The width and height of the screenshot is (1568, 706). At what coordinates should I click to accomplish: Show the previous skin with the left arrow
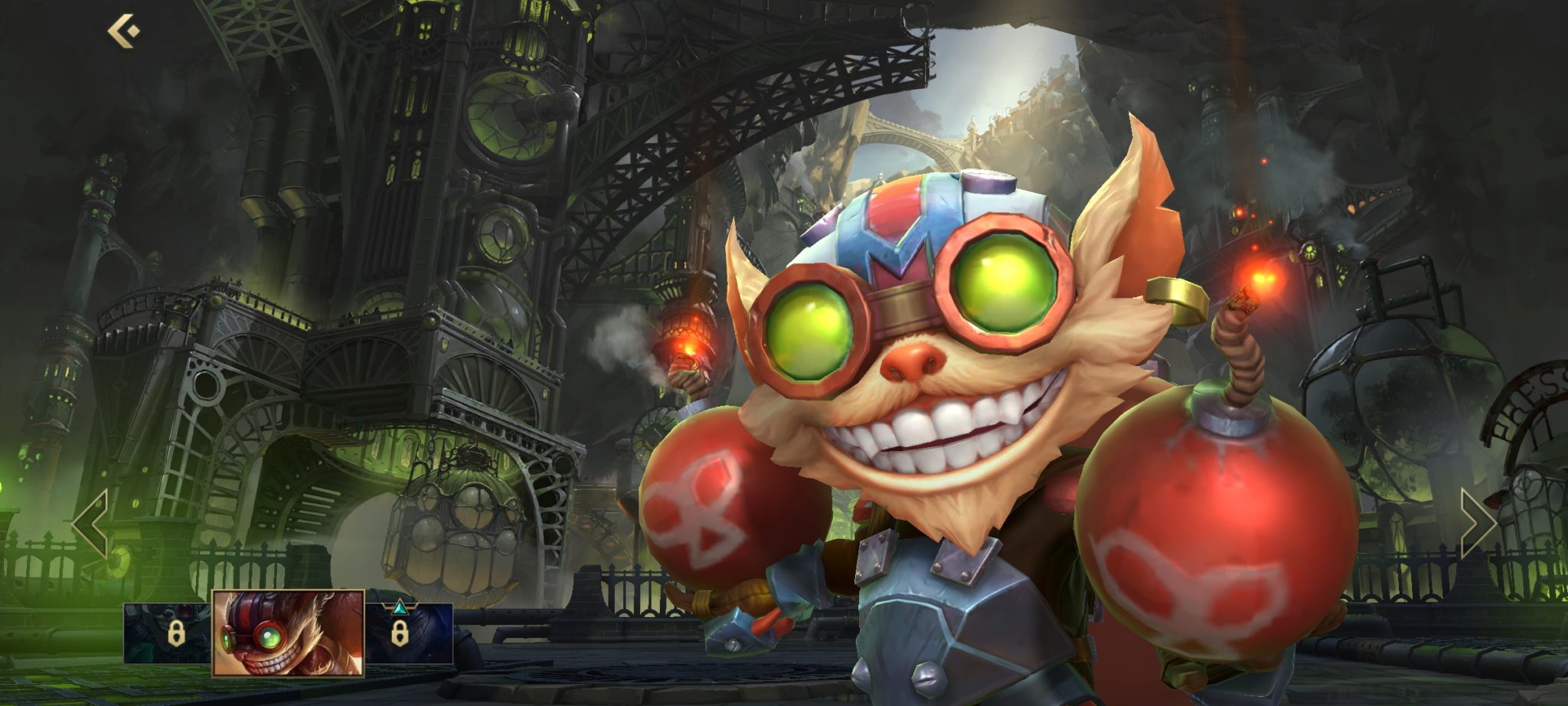click(x=91, y=525)
